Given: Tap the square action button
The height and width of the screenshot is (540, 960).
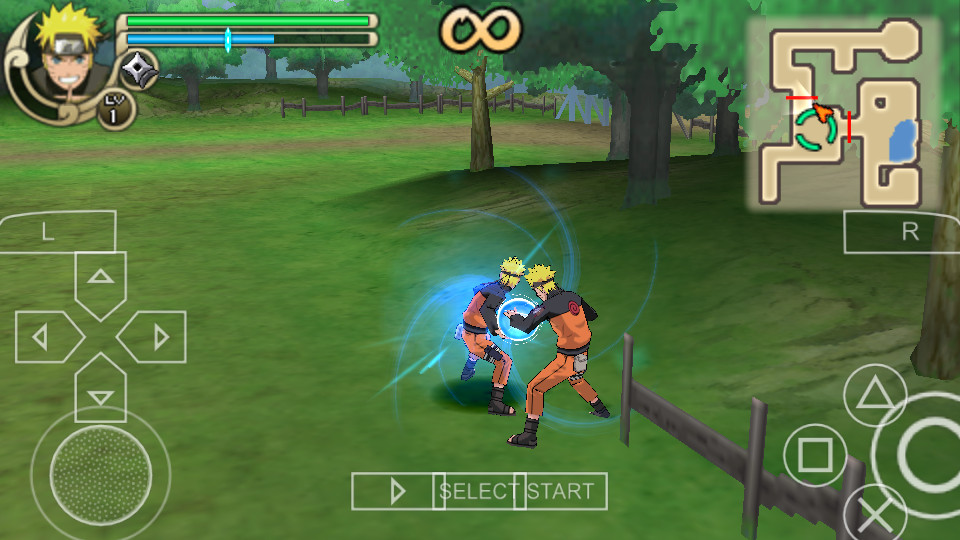Looking at the screenshot, I should (x=815, y=455).
